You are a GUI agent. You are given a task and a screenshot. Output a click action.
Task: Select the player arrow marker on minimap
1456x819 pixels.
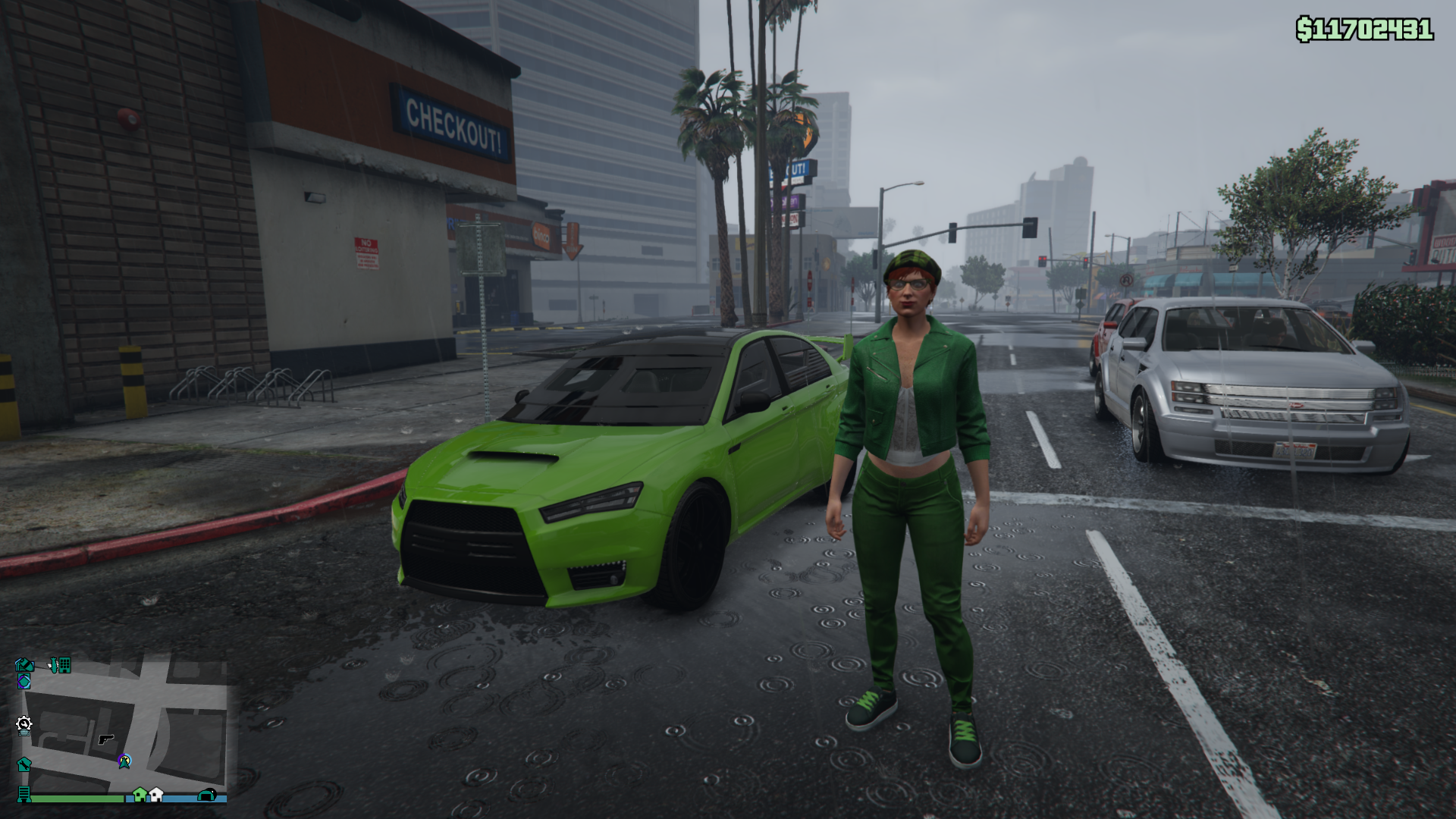pos(124,761)
